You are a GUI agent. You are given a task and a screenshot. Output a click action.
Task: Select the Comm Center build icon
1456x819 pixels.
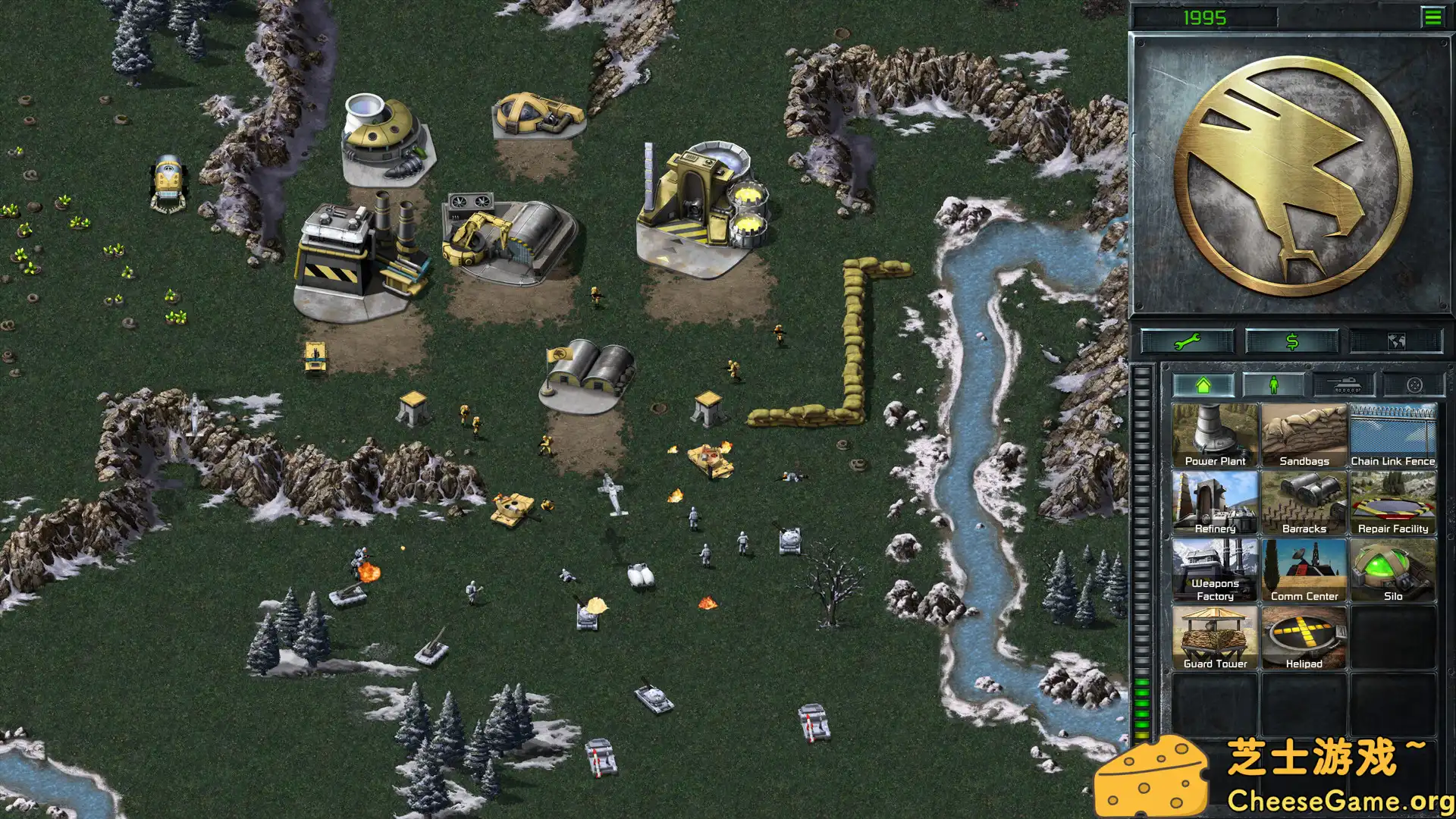pos(1304,569)
